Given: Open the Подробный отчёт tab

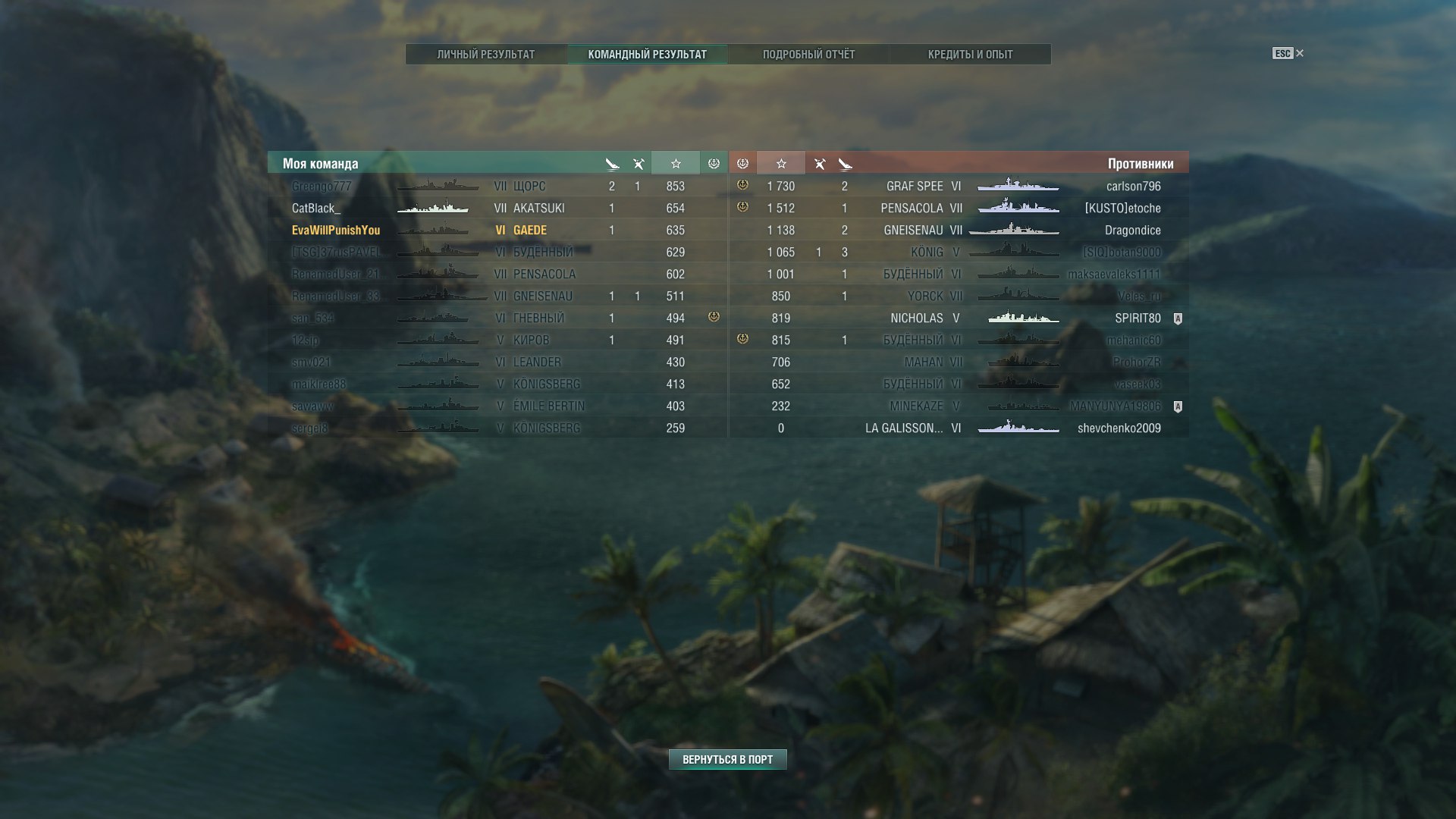Looking at the screenshot, I should pos(808,55).
